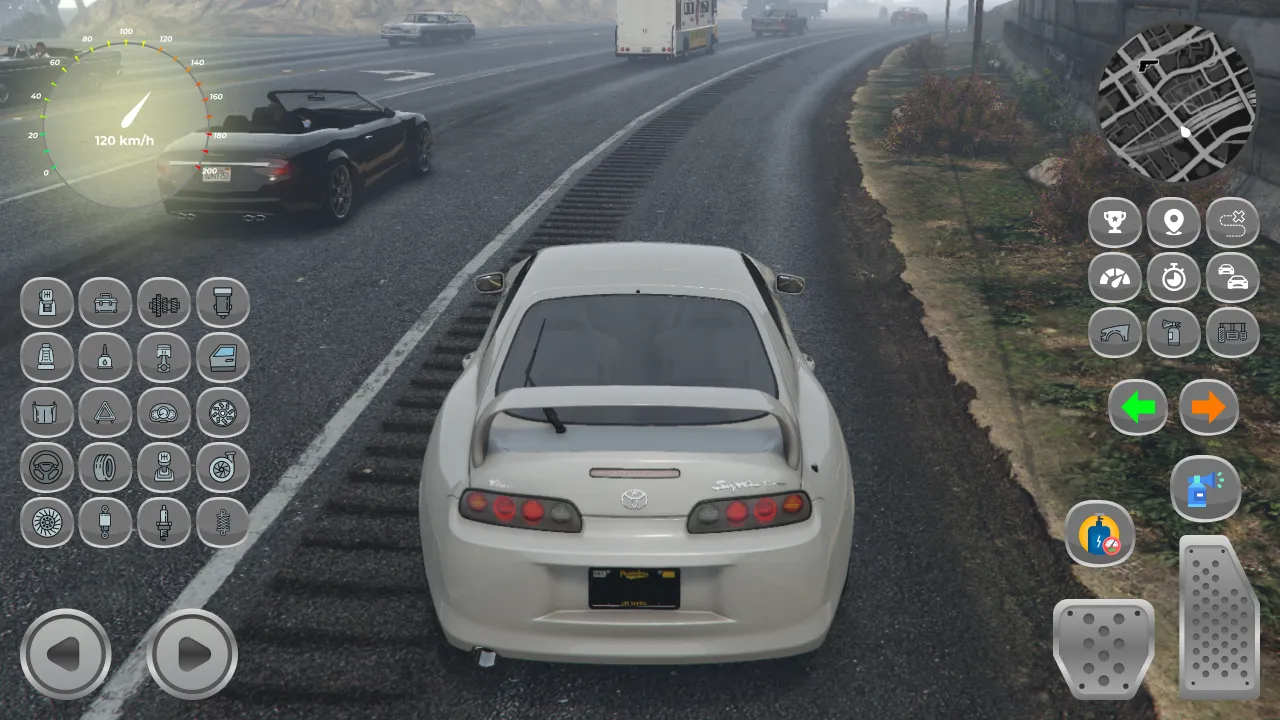The image size is (1280, 720).
Task: Select the steering wheel icon
Action: coord(46,468)
